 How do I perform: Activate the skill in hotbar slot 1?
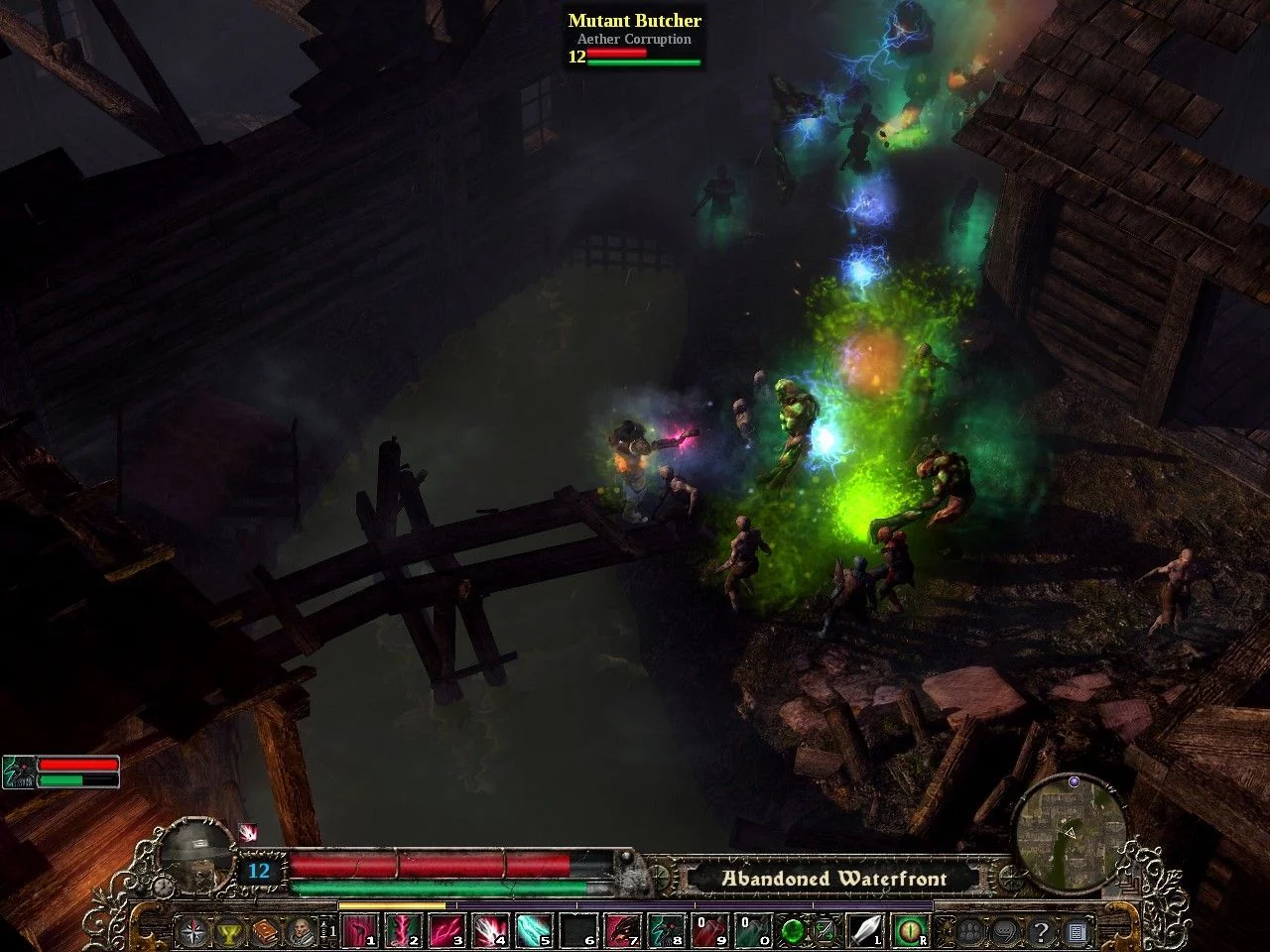[358, 932]
